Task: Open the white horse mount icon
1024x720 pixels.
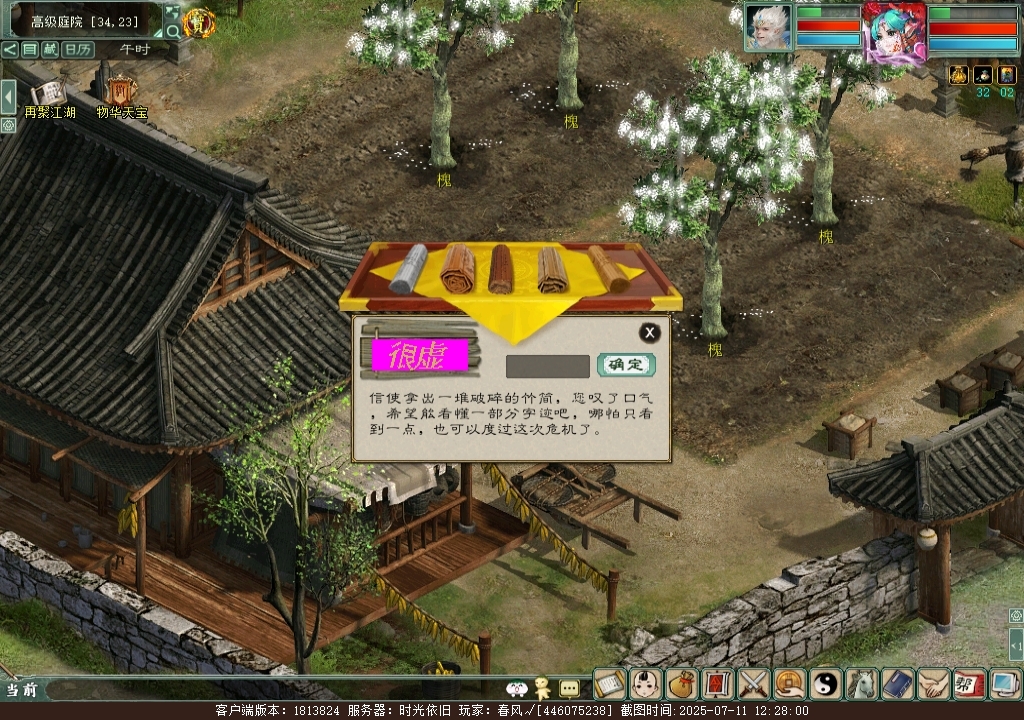Action: 861,684
